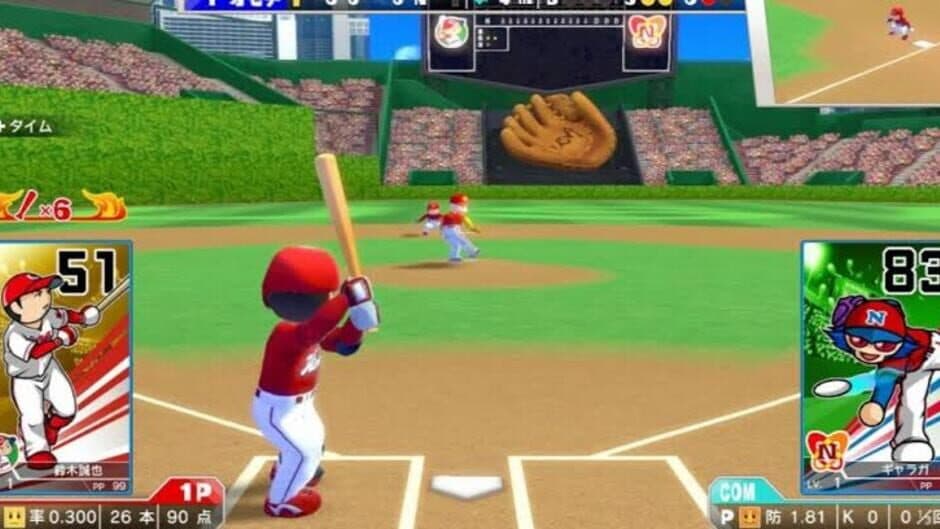Open the base runner inset view
This screenshot has height=529, width=940.
pyautogui.click(x=848, y=50)
